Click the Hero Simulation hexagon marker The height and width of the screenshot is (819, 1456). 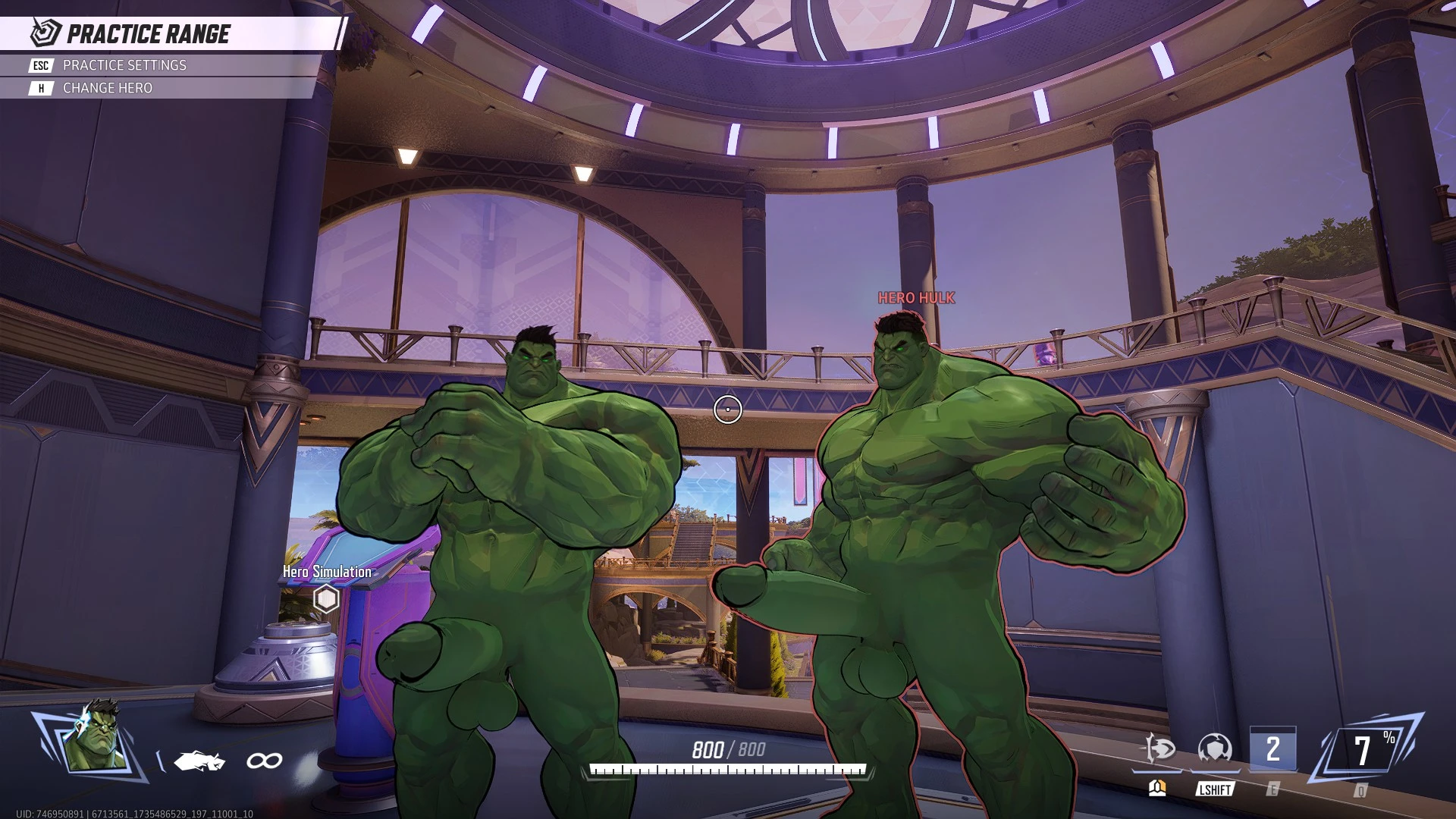(326, 598)
